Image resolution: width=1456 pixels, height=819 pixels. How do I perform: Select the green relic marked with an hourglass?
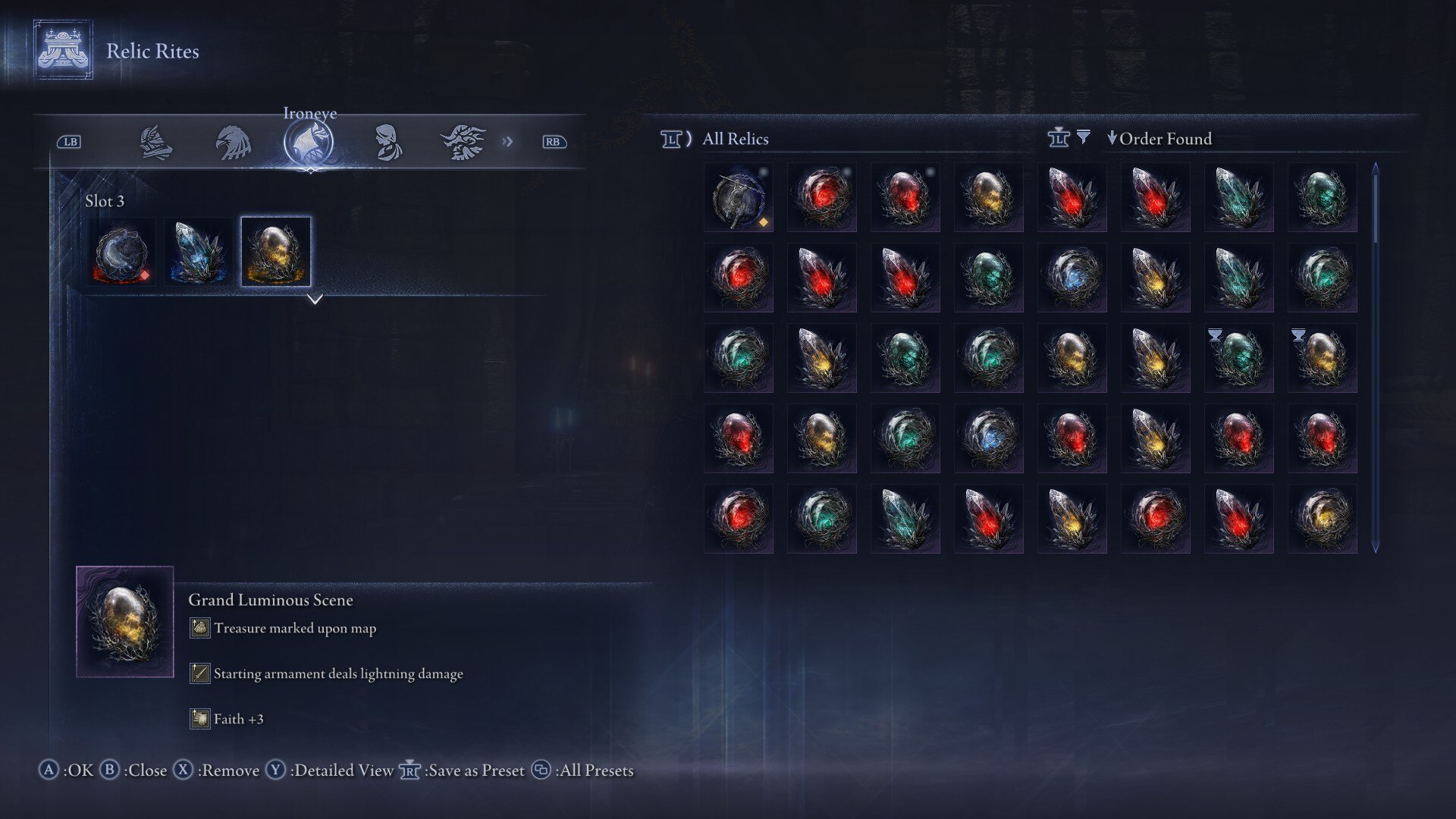tap(1238, 358)
